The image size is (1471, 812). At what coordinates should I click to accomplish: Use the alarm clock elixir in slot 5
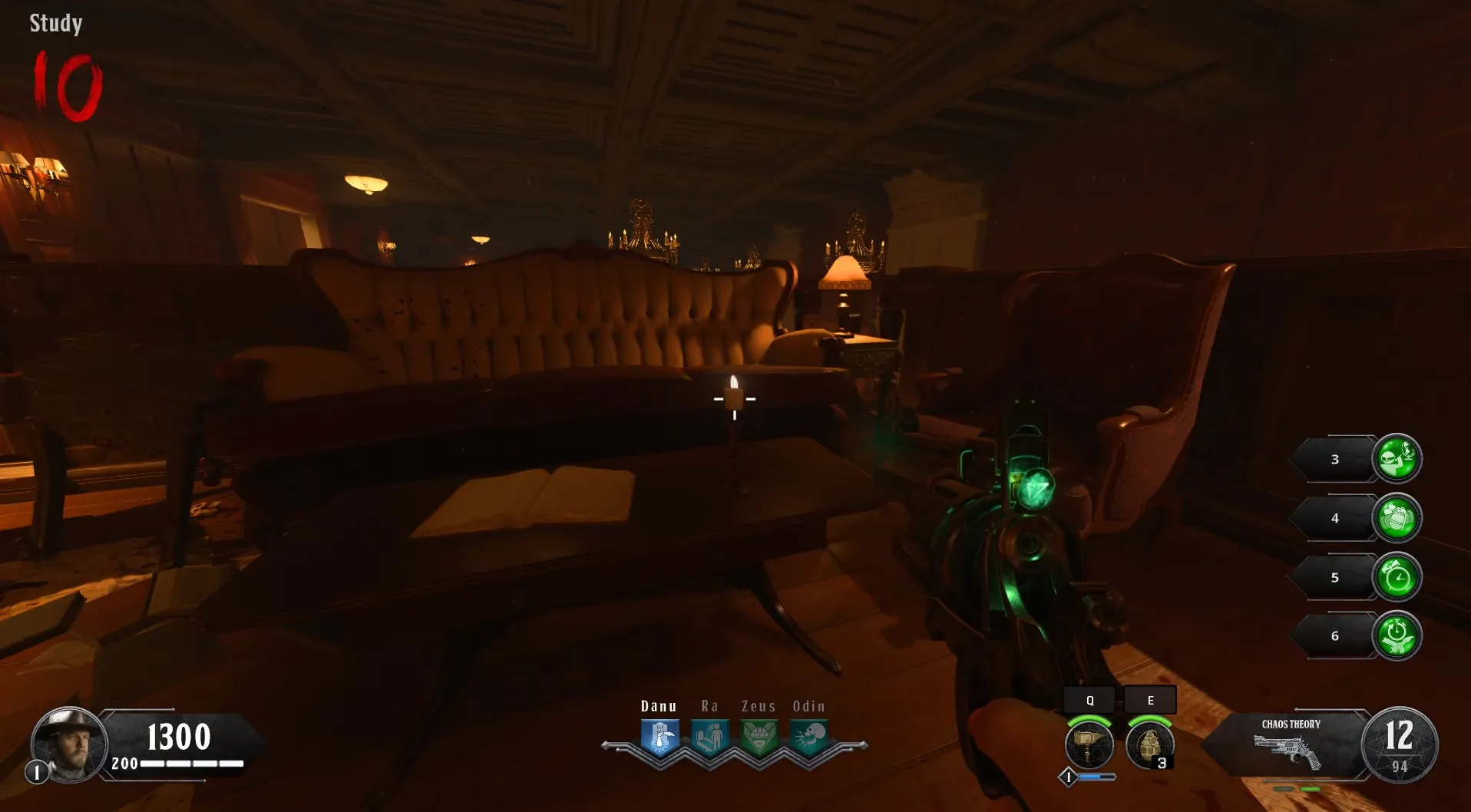[1397, 577]
